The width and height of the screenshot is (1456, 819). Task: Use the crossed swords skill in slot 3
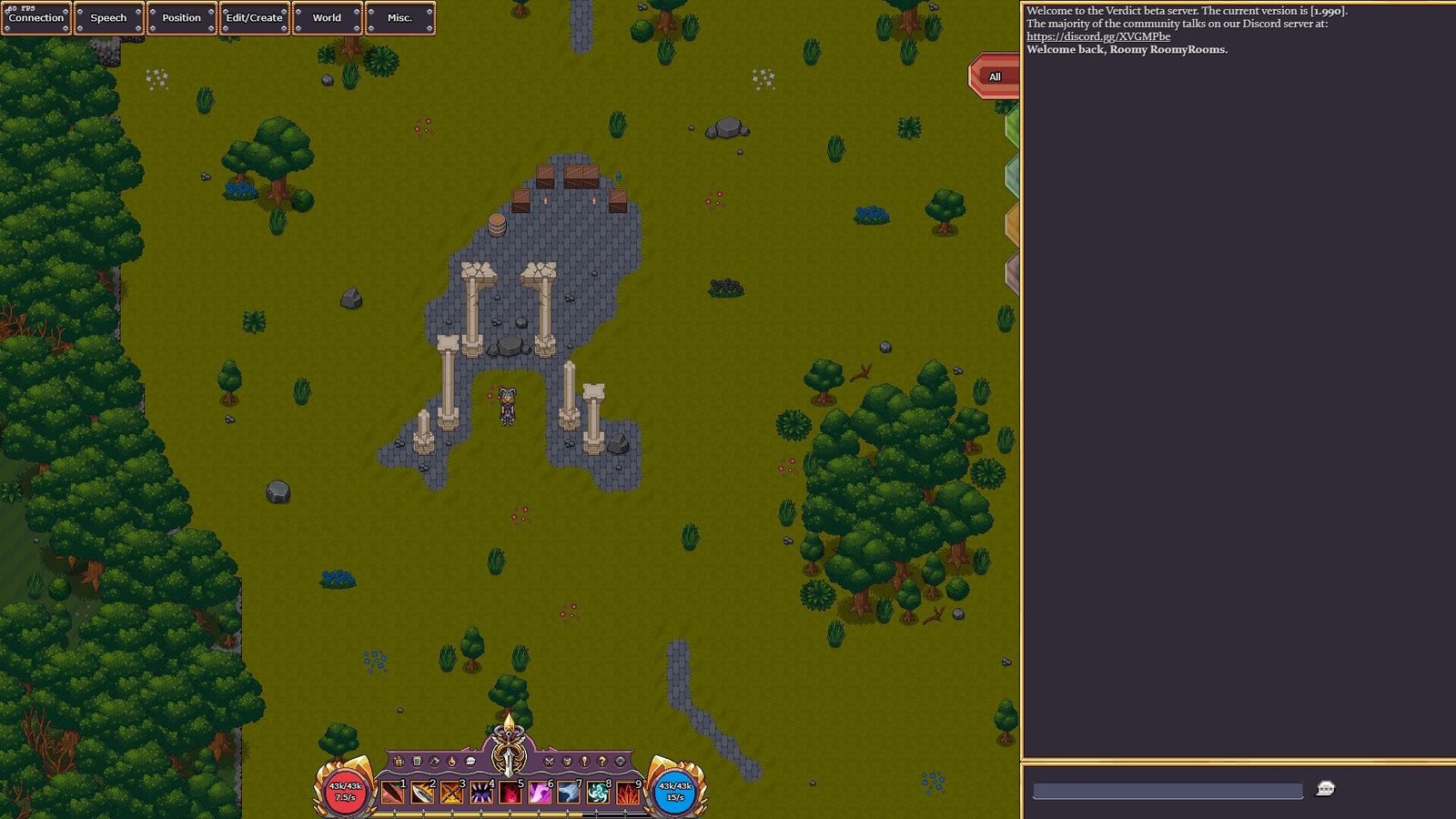[x=451, y=794]
